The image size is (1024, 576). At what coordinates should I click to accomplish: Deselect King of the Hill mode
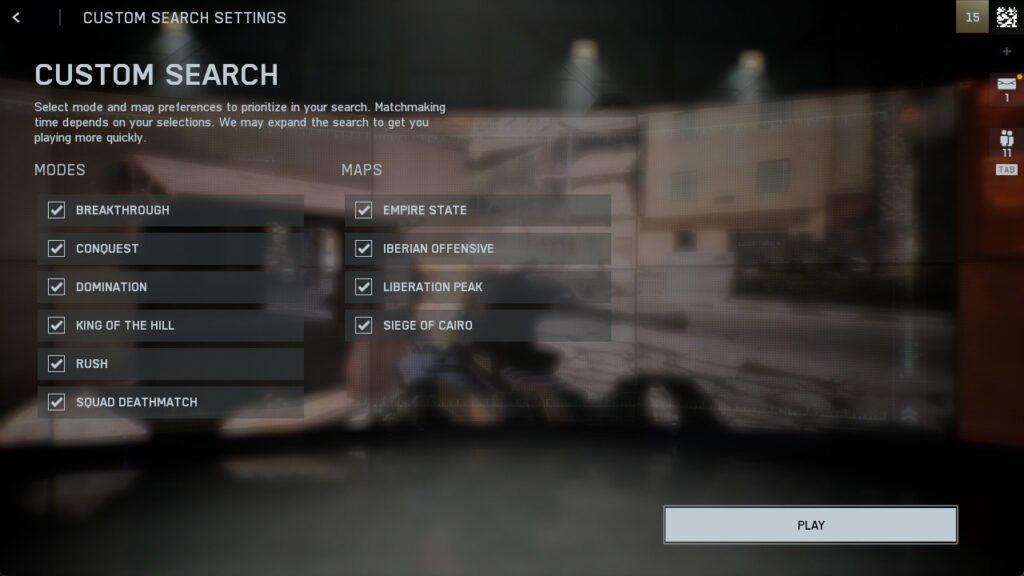click(57, 325)
